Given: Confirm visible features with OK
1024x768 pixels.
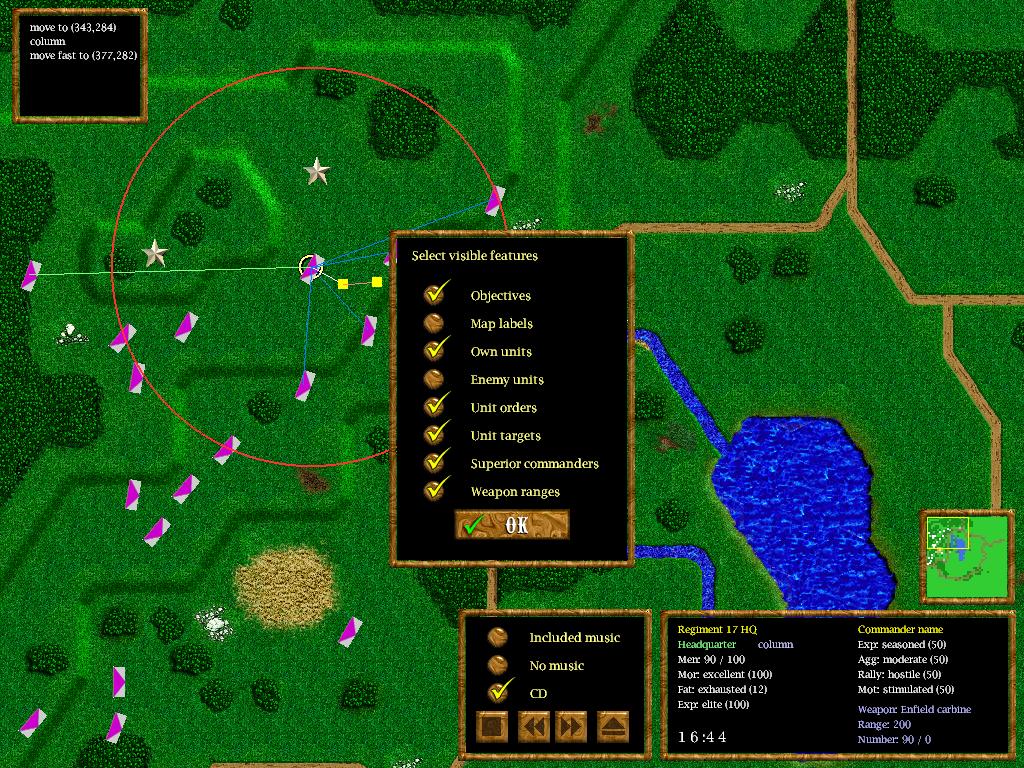Looking at the screenshot, I should point(511,525).
